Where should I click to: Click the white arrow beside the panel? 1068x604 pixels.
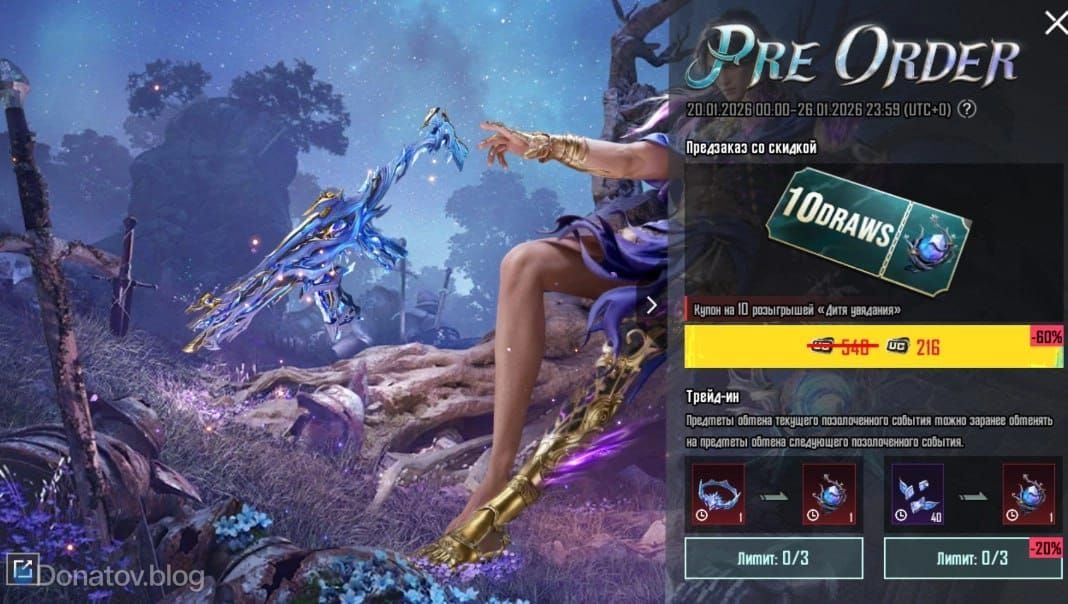[652, 305]
